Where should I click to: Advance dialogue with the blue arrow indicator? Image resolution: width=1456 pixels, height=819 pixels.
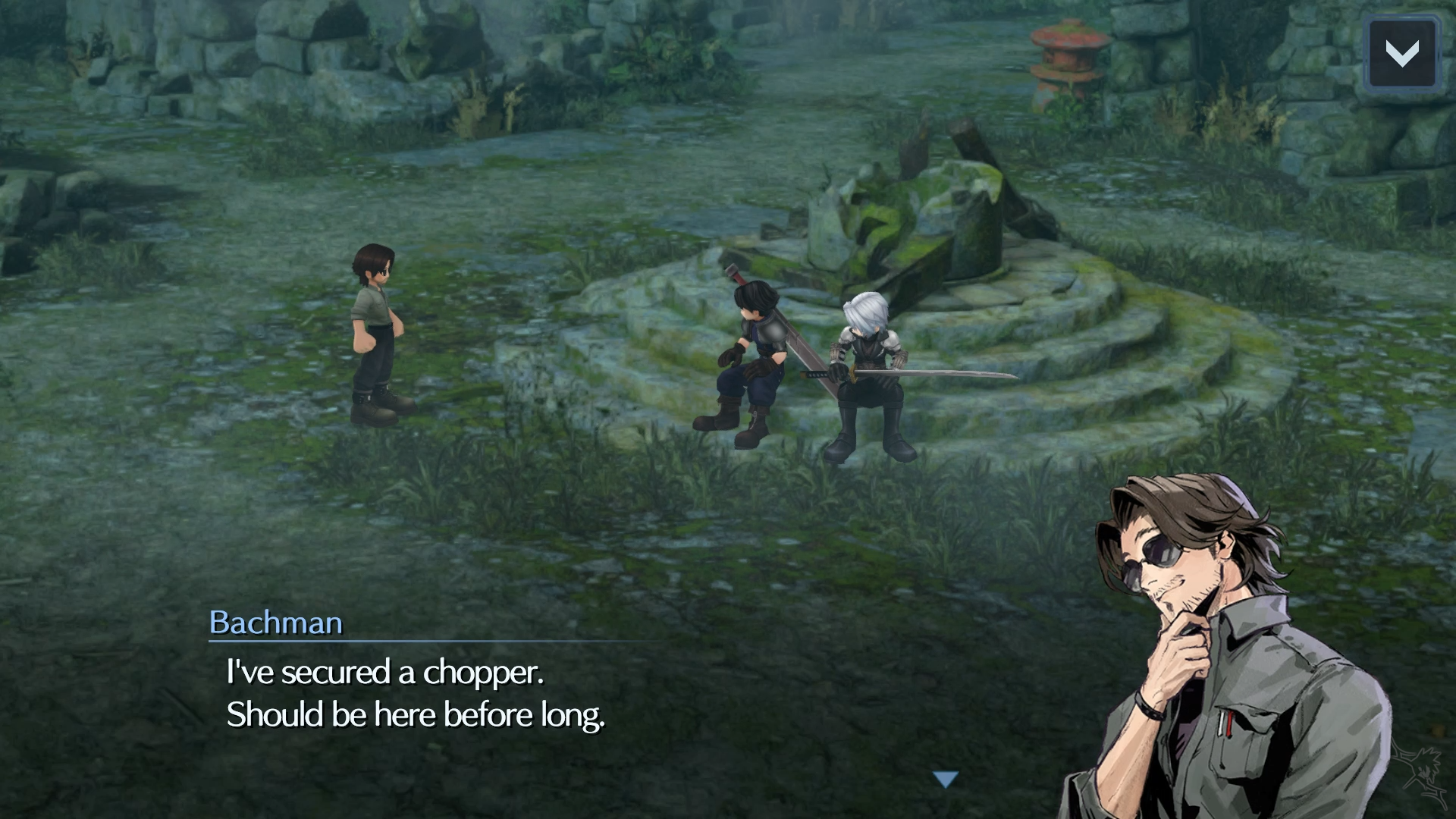click(946, 779)
